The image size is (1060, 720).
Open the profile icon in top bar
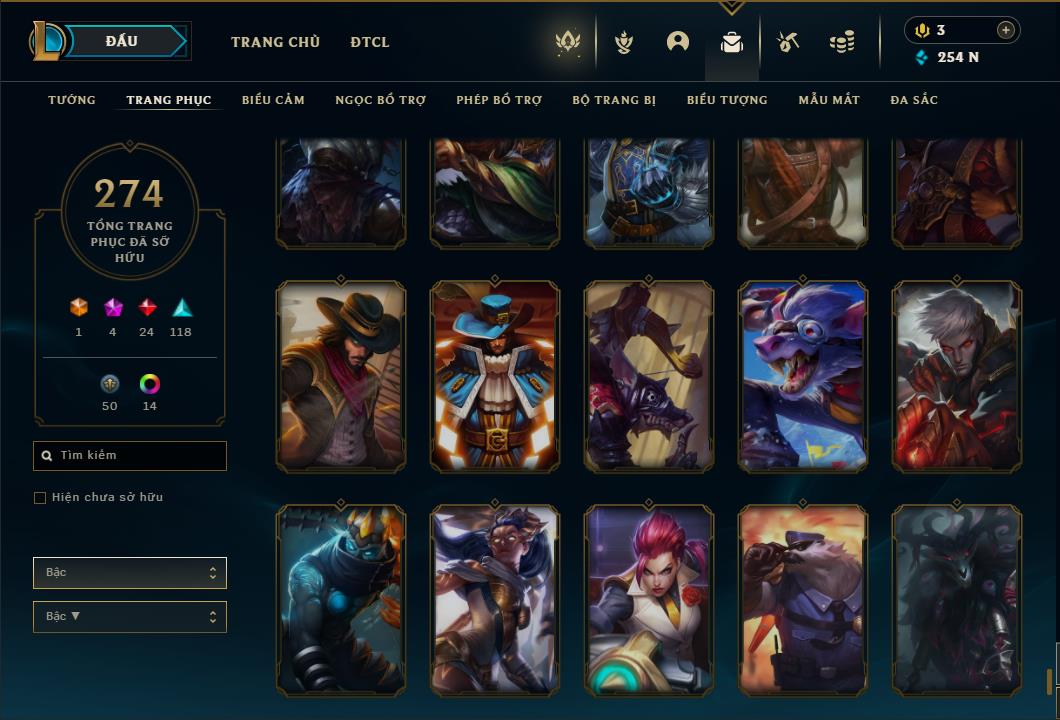coord(678,42)
